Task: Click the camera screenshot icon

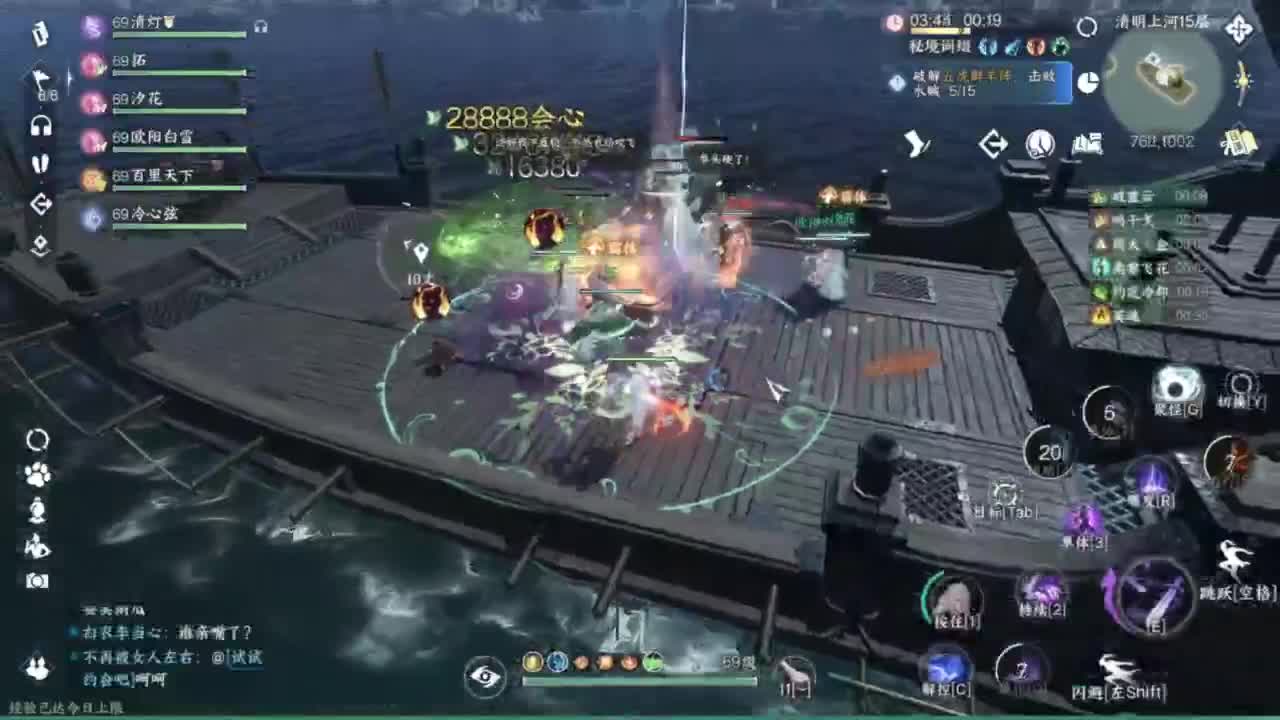Action: point(37,581)
